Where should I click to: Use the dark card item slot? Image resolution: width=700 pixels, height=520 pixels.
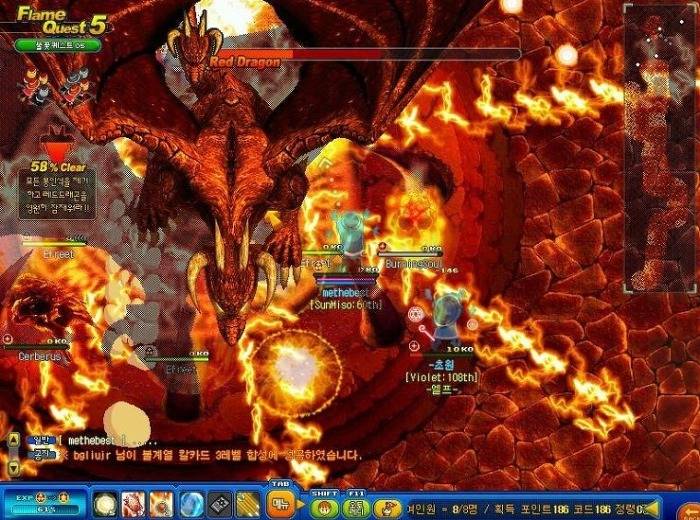219,504
